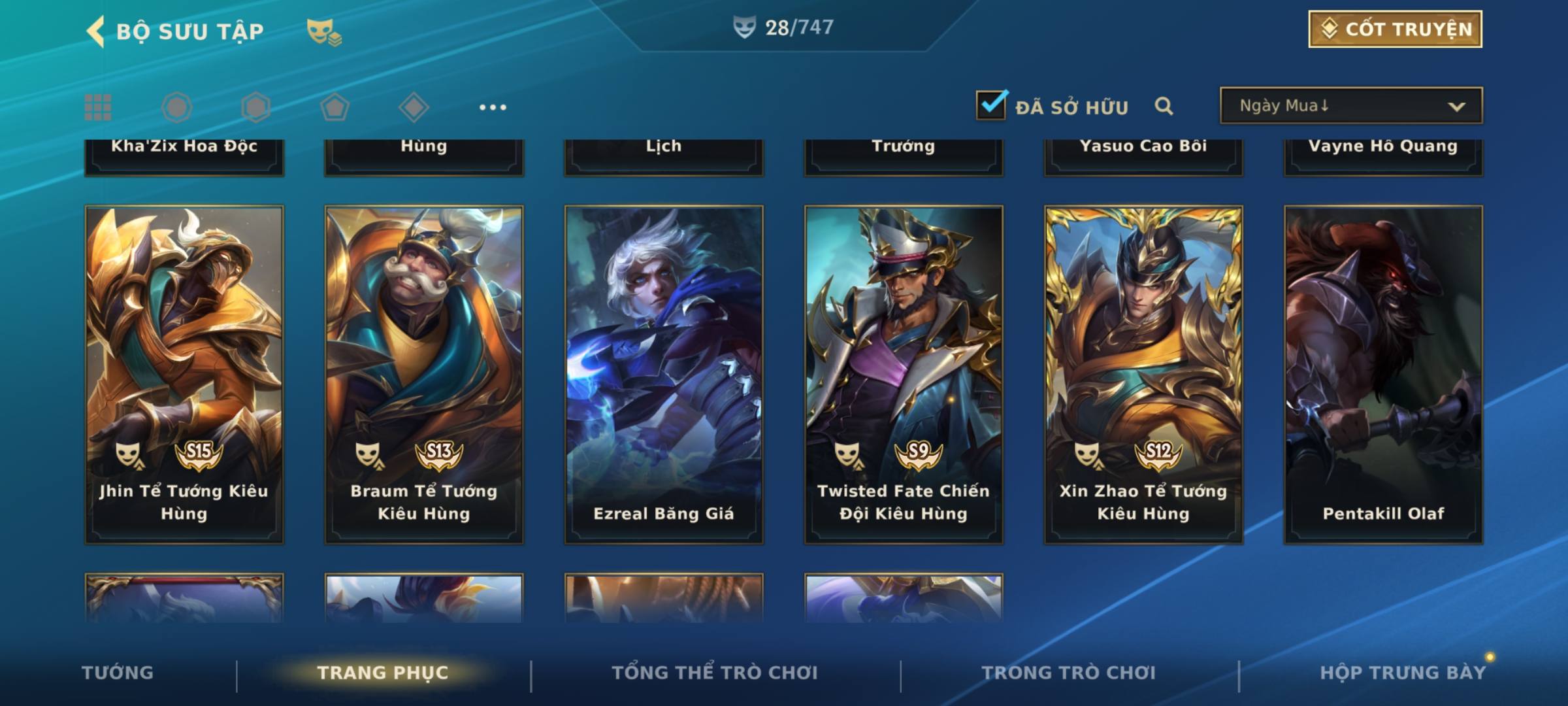The height and width of the screenshot is (706, 1568).
Task: Select Jhin Tể Tướng Kiêu Hùng skin
Action: click(x=184, y=374)
